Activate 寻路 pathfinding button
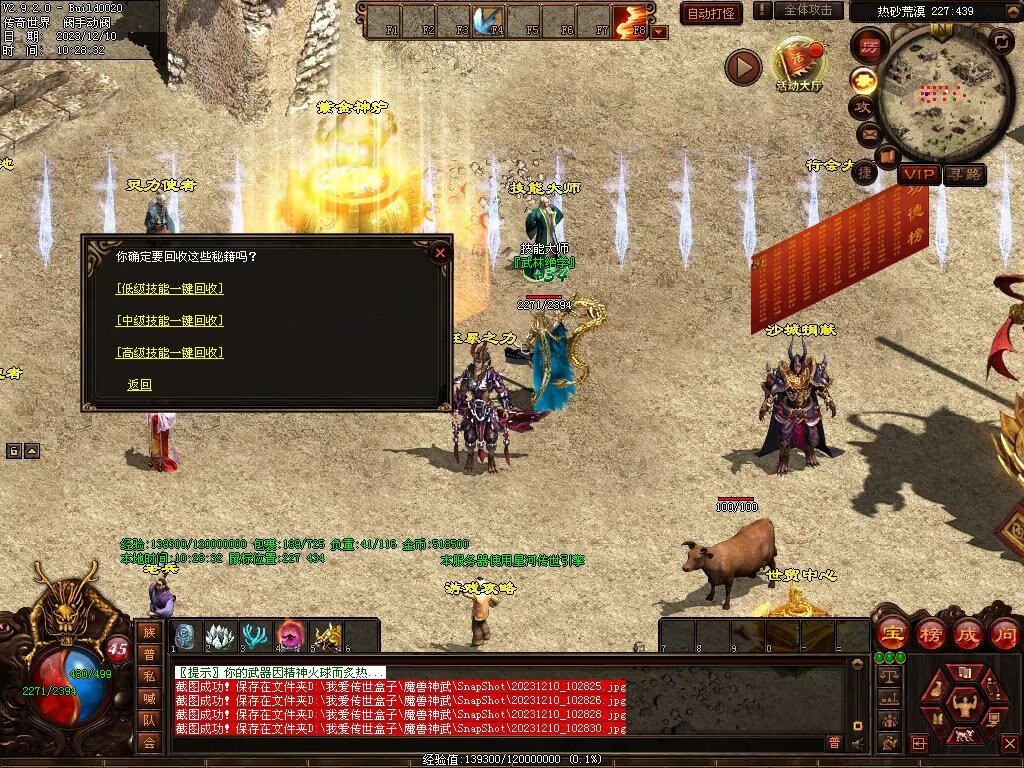This screenshot has height=768, width=1024. [x=965, y=175]
